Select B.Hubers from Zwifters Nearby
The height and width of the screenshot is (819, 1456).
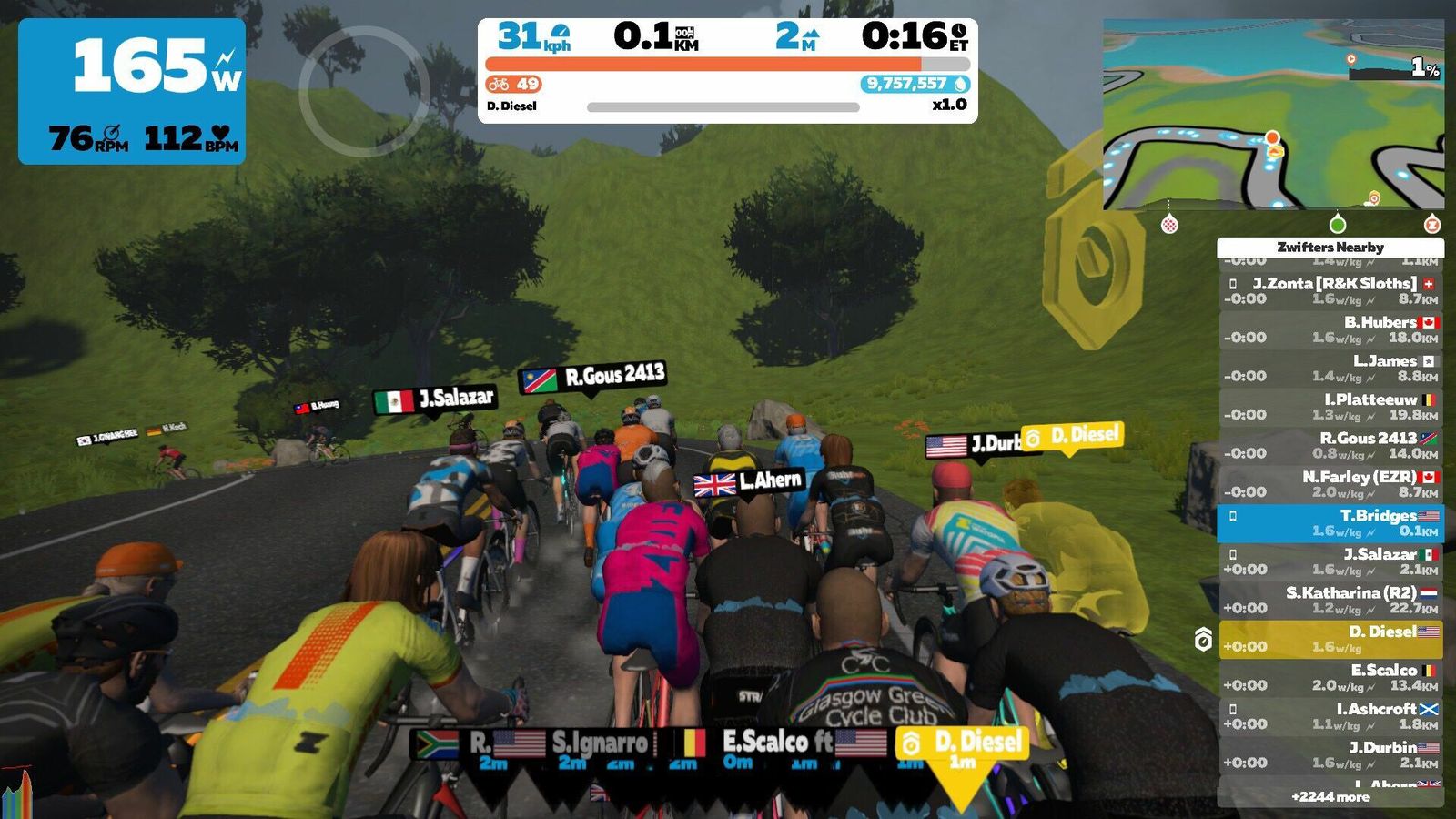[1330, 329]
